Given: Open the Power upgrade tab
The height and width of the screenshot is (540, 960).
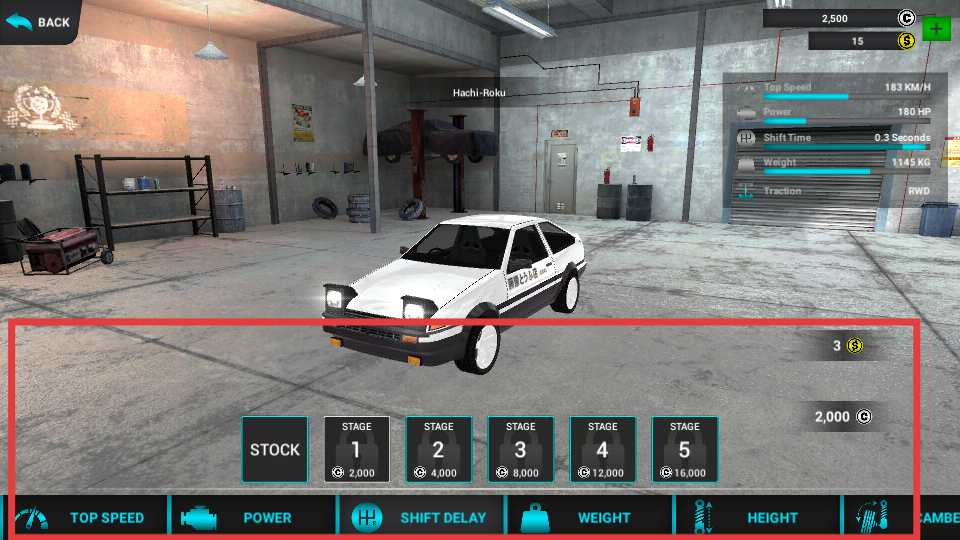Looking at the screenshot, I should tap(252, 517).
